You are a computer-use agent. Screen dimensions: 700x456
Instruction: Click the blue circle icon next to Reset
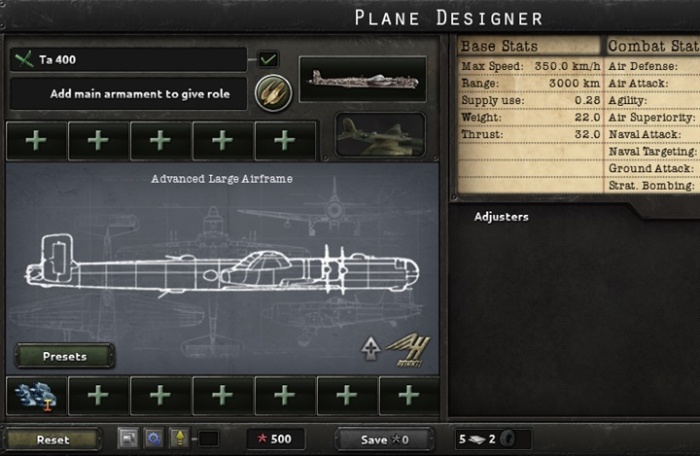point(155,438)
